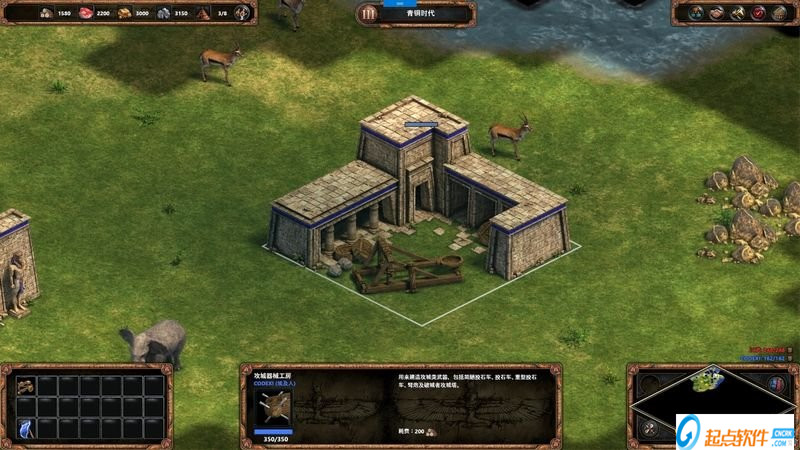This screenshot has height=450, width=800.
Task: Train a stone thrower from the command panel
Action: coord(25,385)
